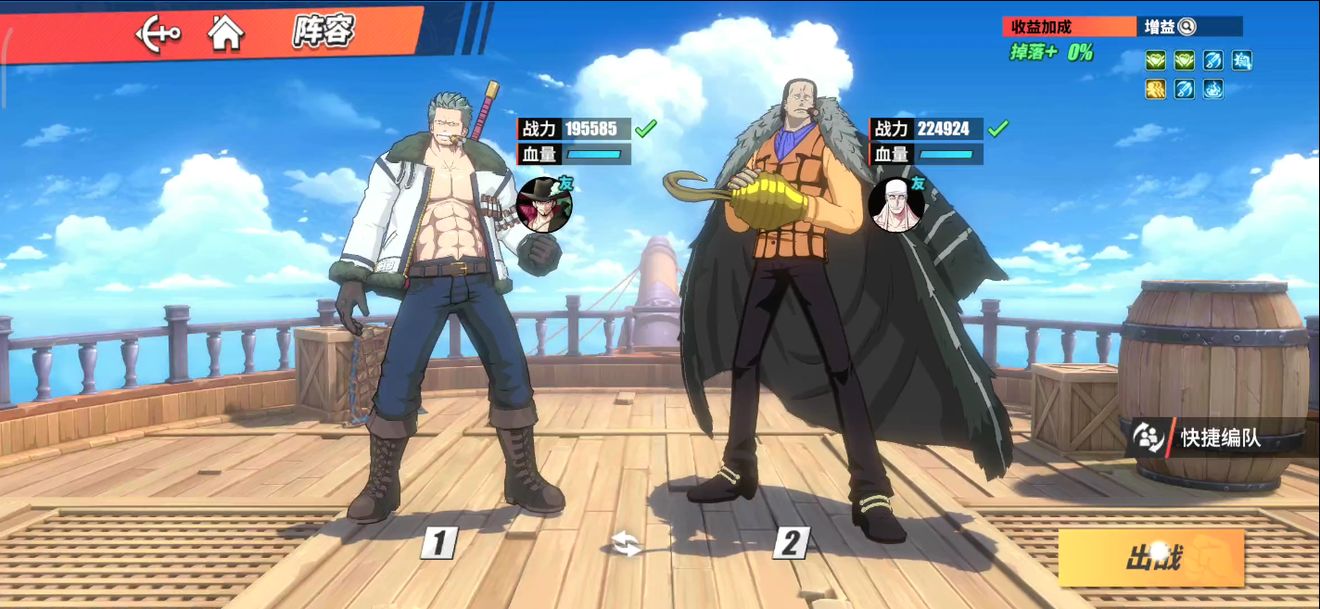Select Enel friend support portrait

(x=895, y=206)
